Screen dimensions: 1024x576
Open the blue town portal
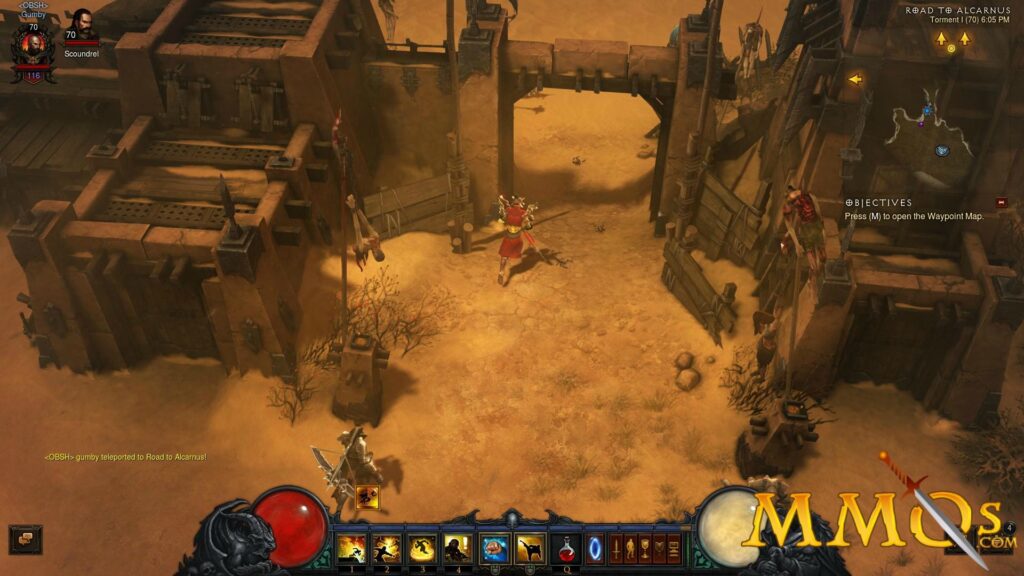pos(595,548)
